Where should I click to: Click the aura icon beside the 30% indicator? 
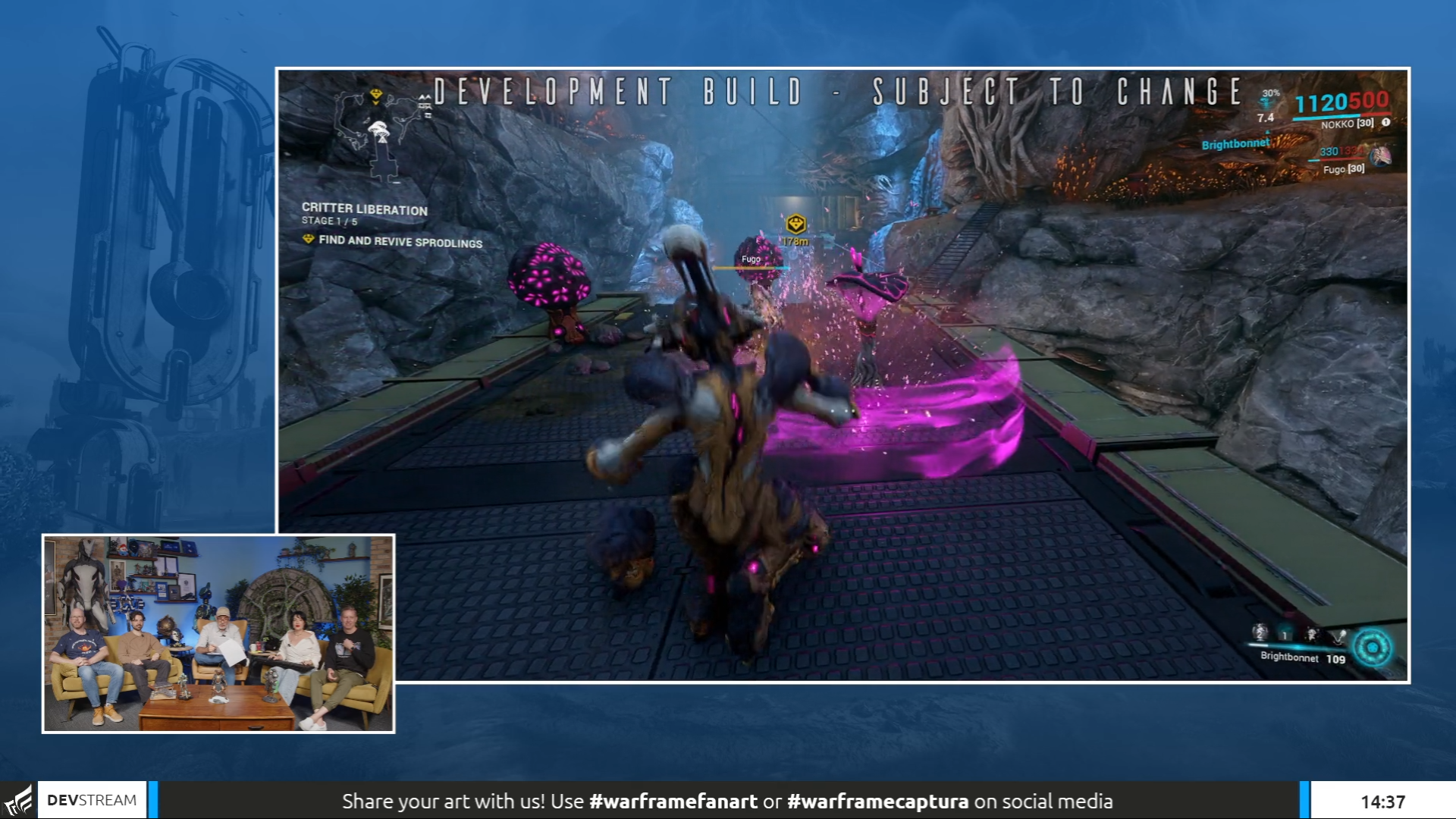(x=1267, y=104)
